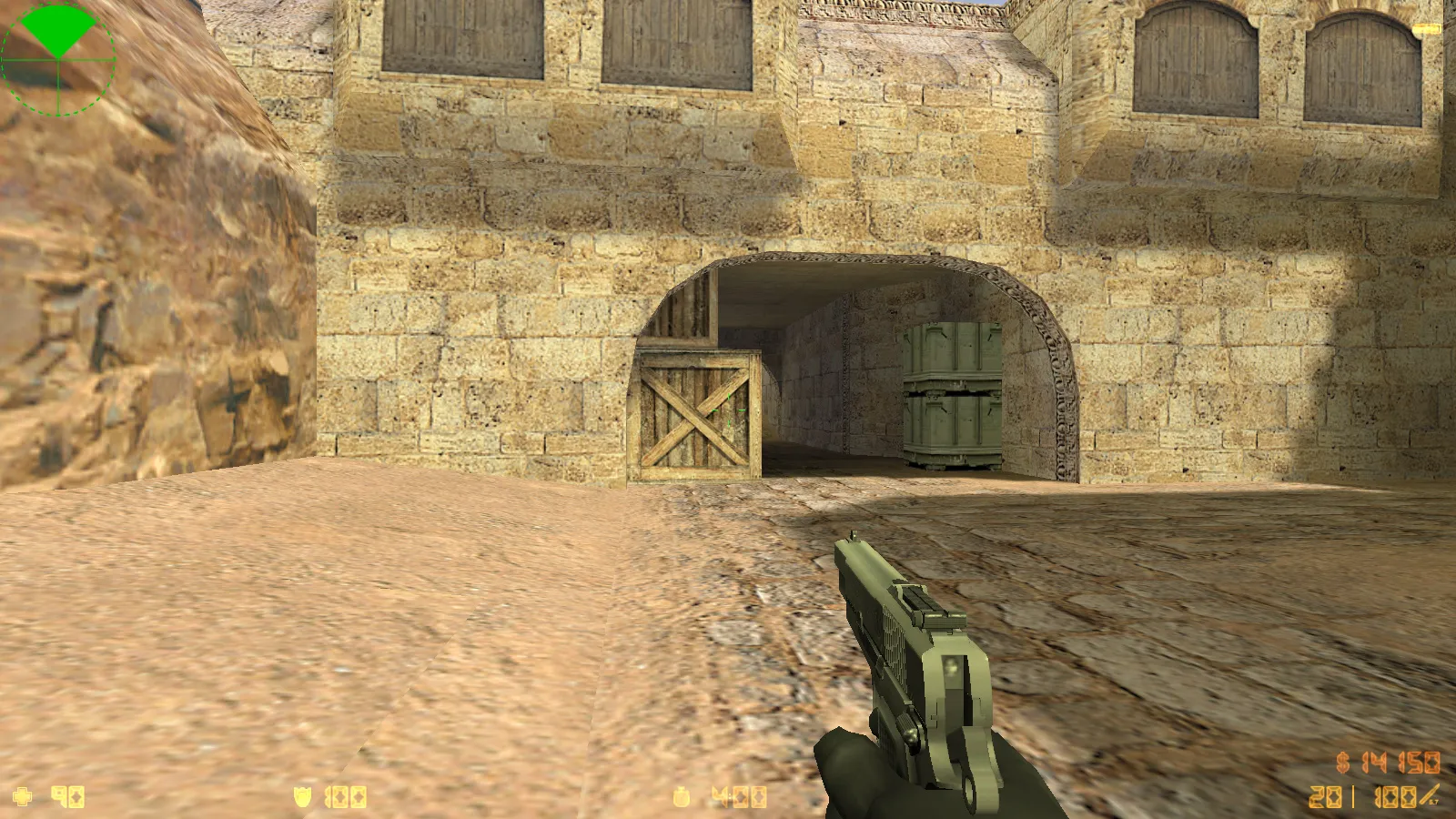
Task: Click the armor shield icon
Action: (x=300, y=794)
